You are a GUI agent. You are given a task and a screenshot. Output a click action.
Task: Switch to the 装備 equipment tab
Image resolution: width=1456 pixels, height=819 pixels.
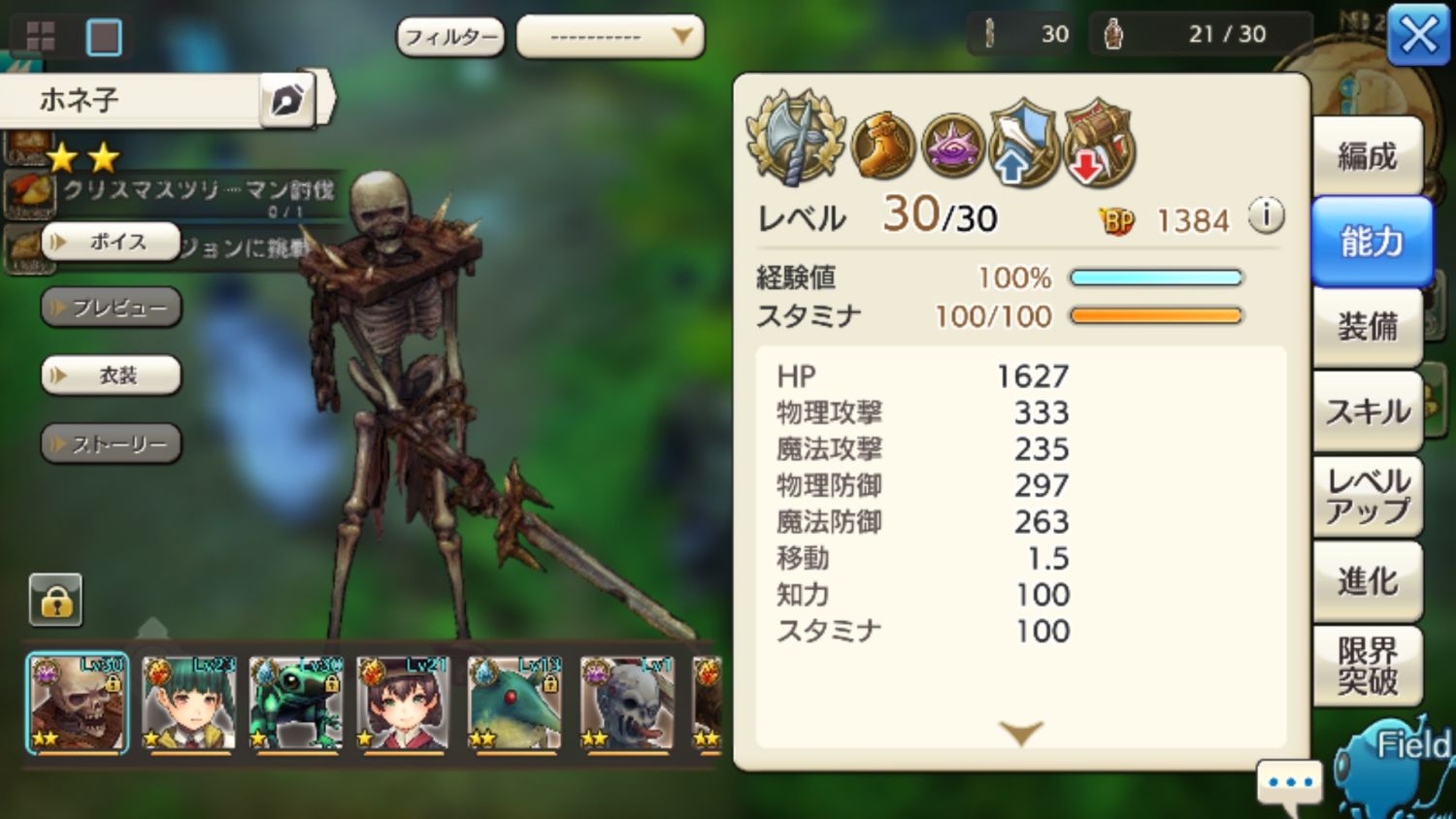[1368, 328]
